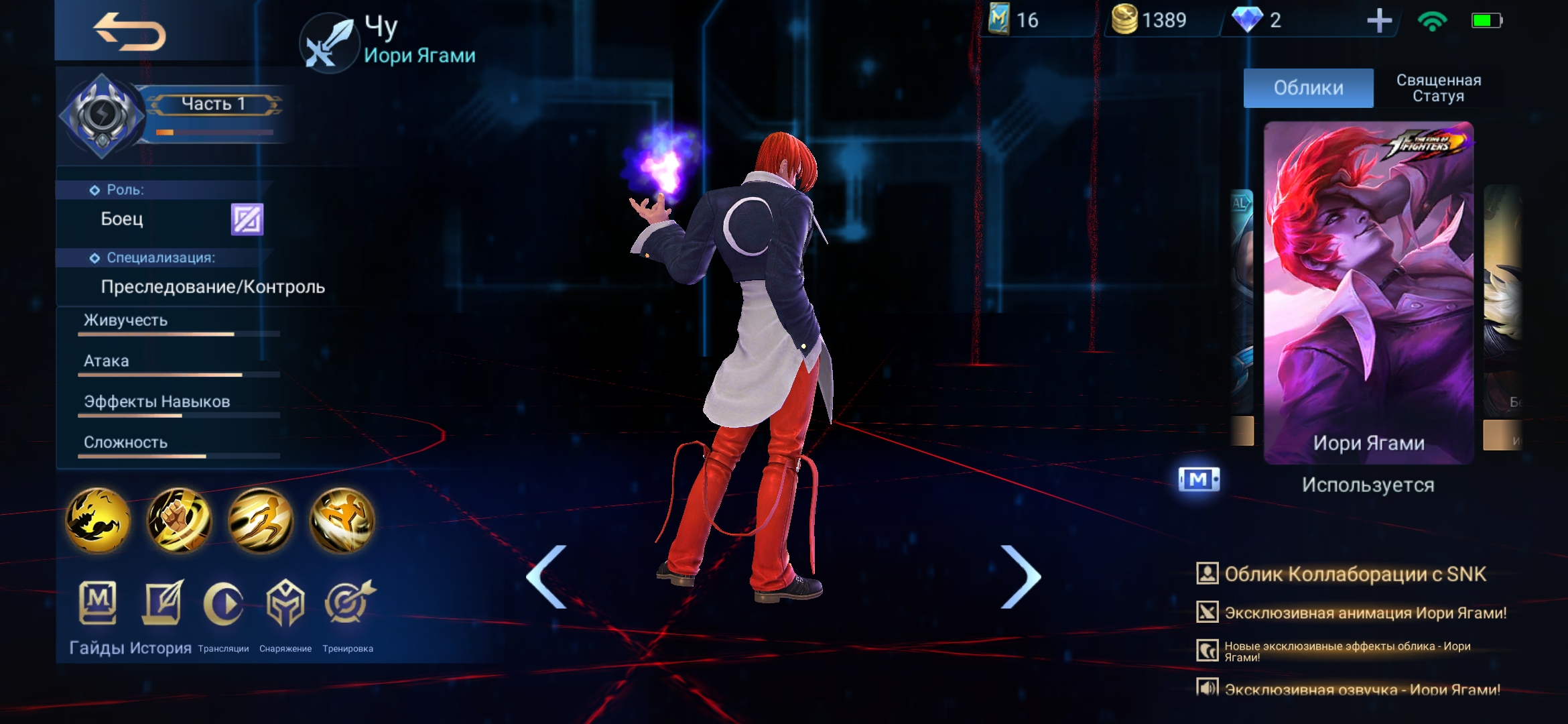Show the next hero with right arrow
Viewport: 1568px width, 724px height.
(x=1020, y=577)
